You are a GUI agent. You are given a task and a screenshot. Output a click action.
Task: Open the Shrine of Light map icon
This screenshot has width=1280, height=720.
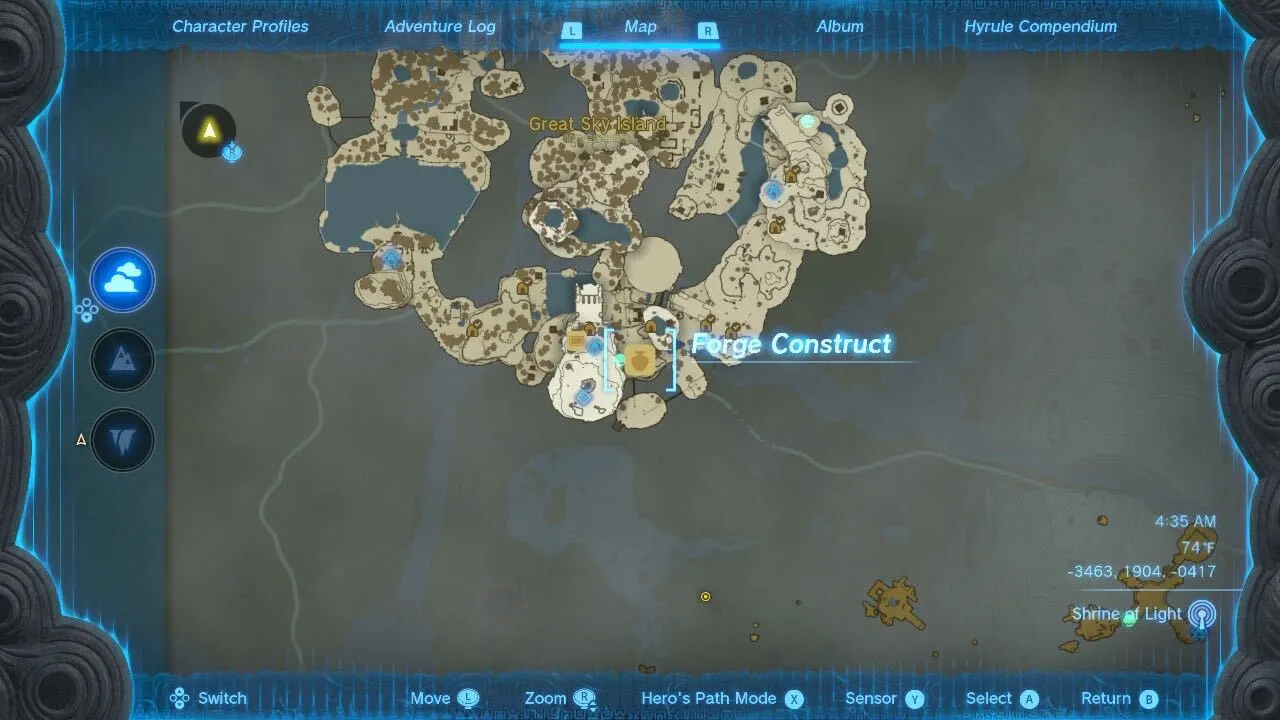click(x=1200, y=613)
